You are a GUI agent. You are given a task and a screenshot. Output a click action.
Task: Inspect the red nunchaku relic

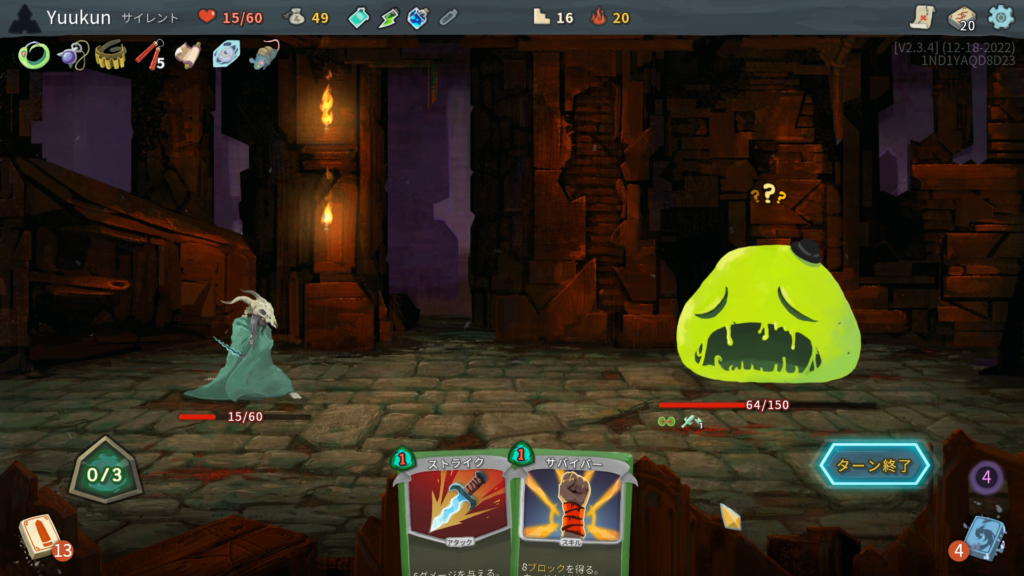(148, 55)
